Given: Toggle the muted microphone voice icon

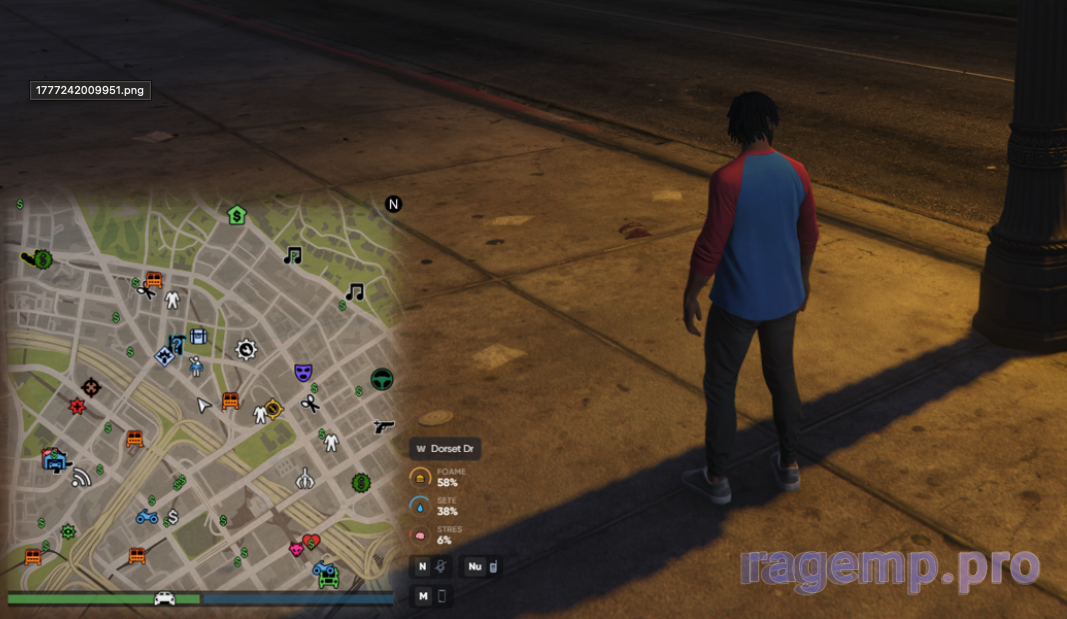Looking at the screenshot, I should coord(439,567).
